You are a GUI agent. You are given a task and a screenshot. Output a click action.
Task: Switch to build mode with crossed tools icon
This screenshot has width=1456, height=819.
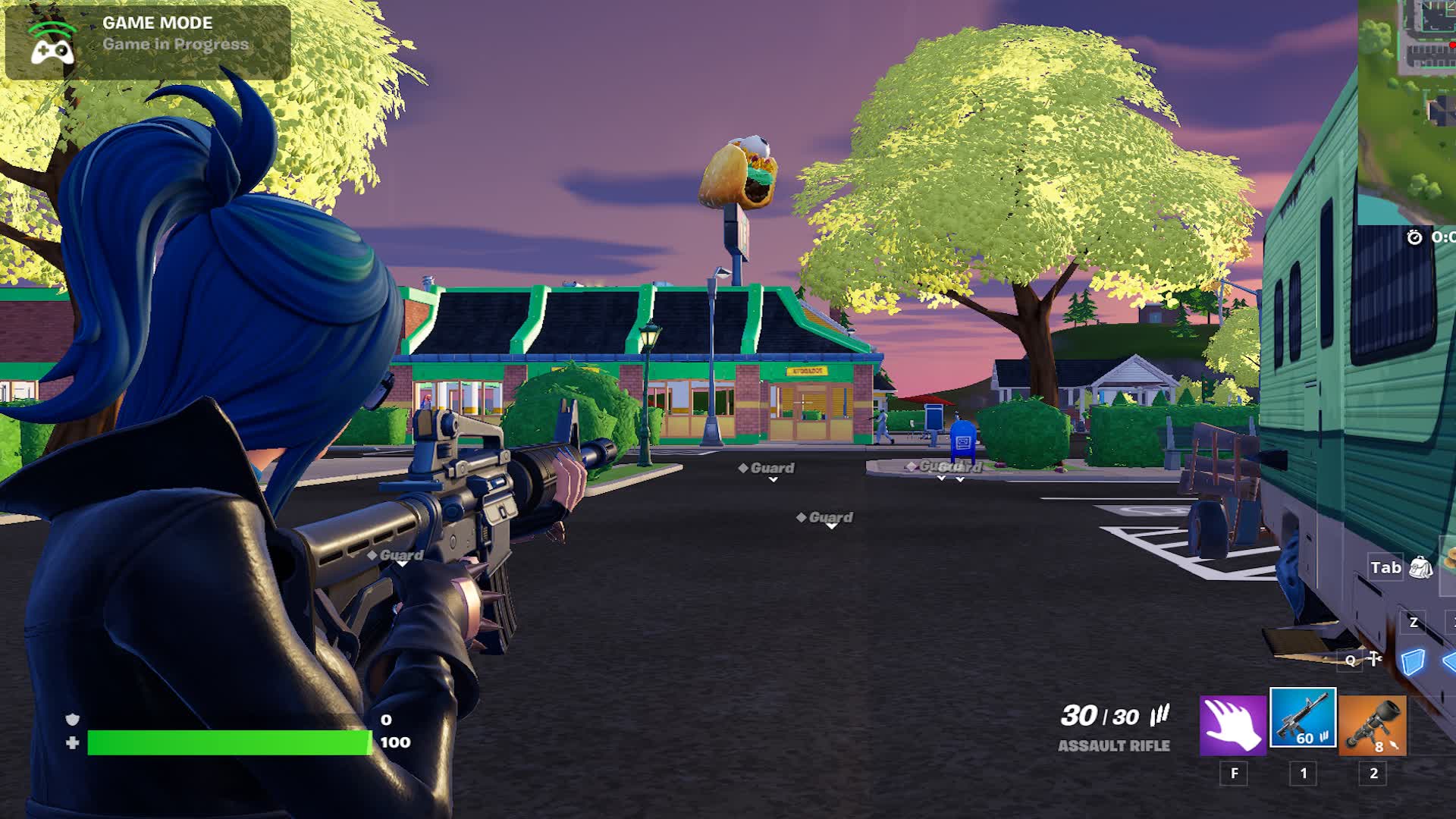[x=1375, y=659]
